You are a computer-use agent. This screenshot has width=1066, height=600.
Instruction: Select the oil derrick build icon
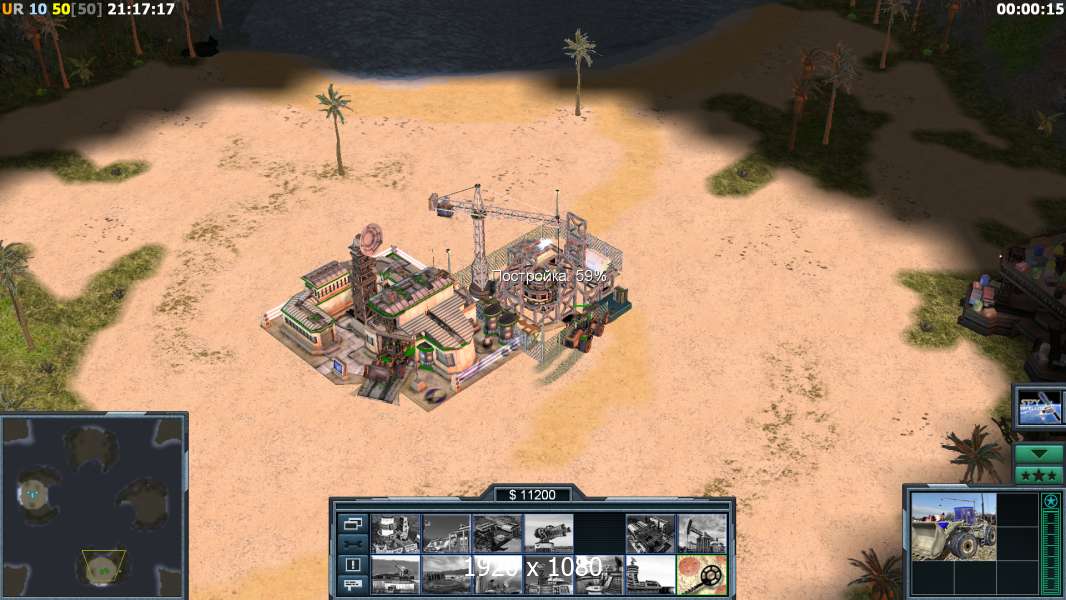click(702, 533)
